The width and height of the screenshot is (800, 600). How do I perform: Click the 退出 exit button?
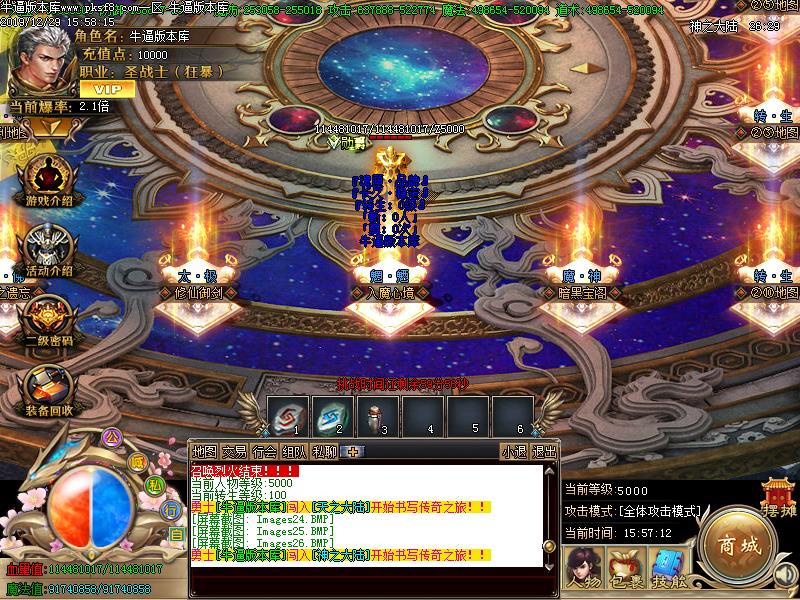[544, 451]
